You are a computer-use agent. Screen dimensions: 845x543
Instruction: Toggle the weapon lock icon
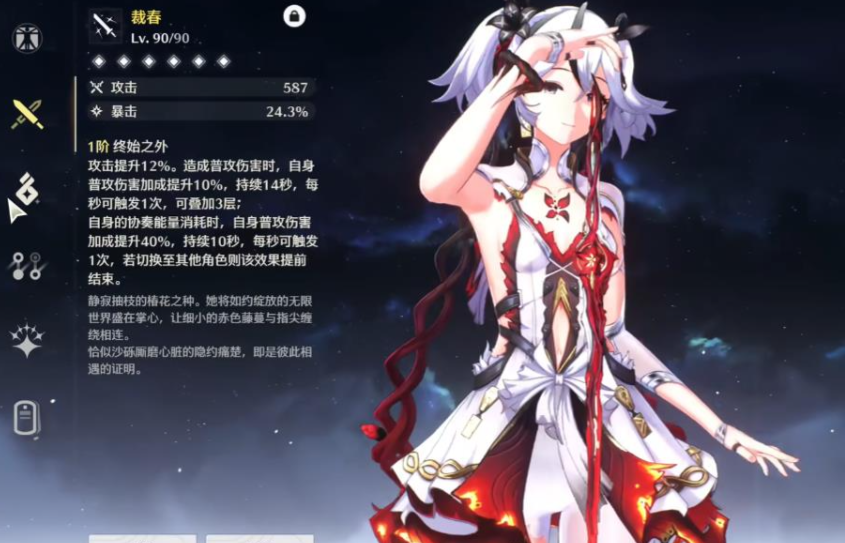point(294,15)
